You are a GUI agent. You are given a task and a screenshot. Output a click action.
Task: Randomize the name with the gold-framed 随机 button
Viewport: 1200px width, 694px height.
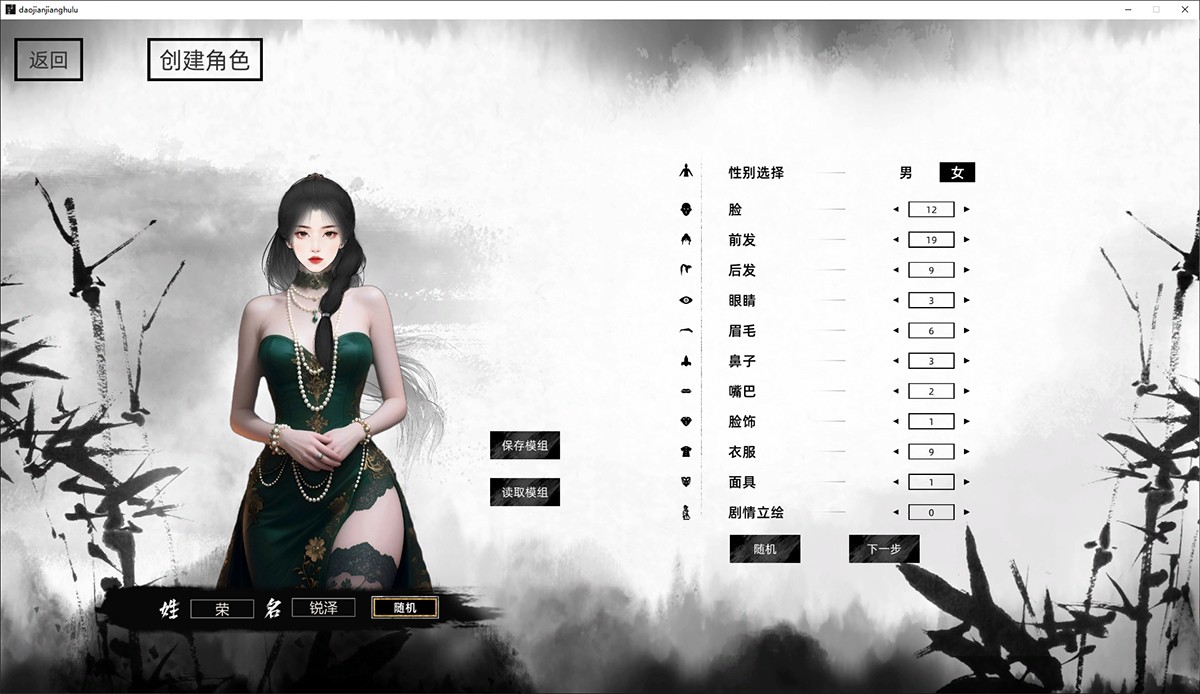pos(404,607)
